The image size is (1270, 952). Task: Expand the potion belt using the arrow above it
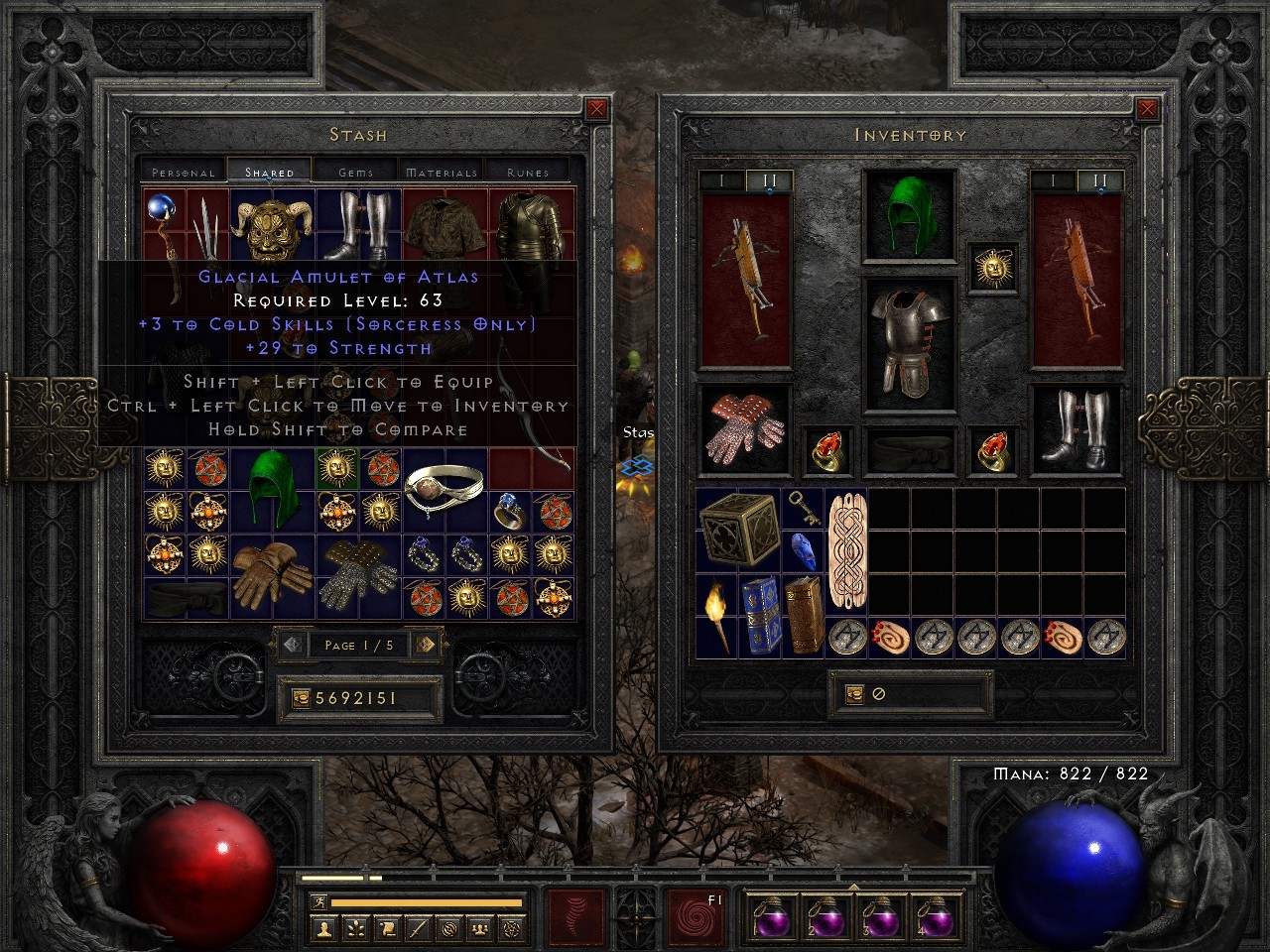[853, 890]
